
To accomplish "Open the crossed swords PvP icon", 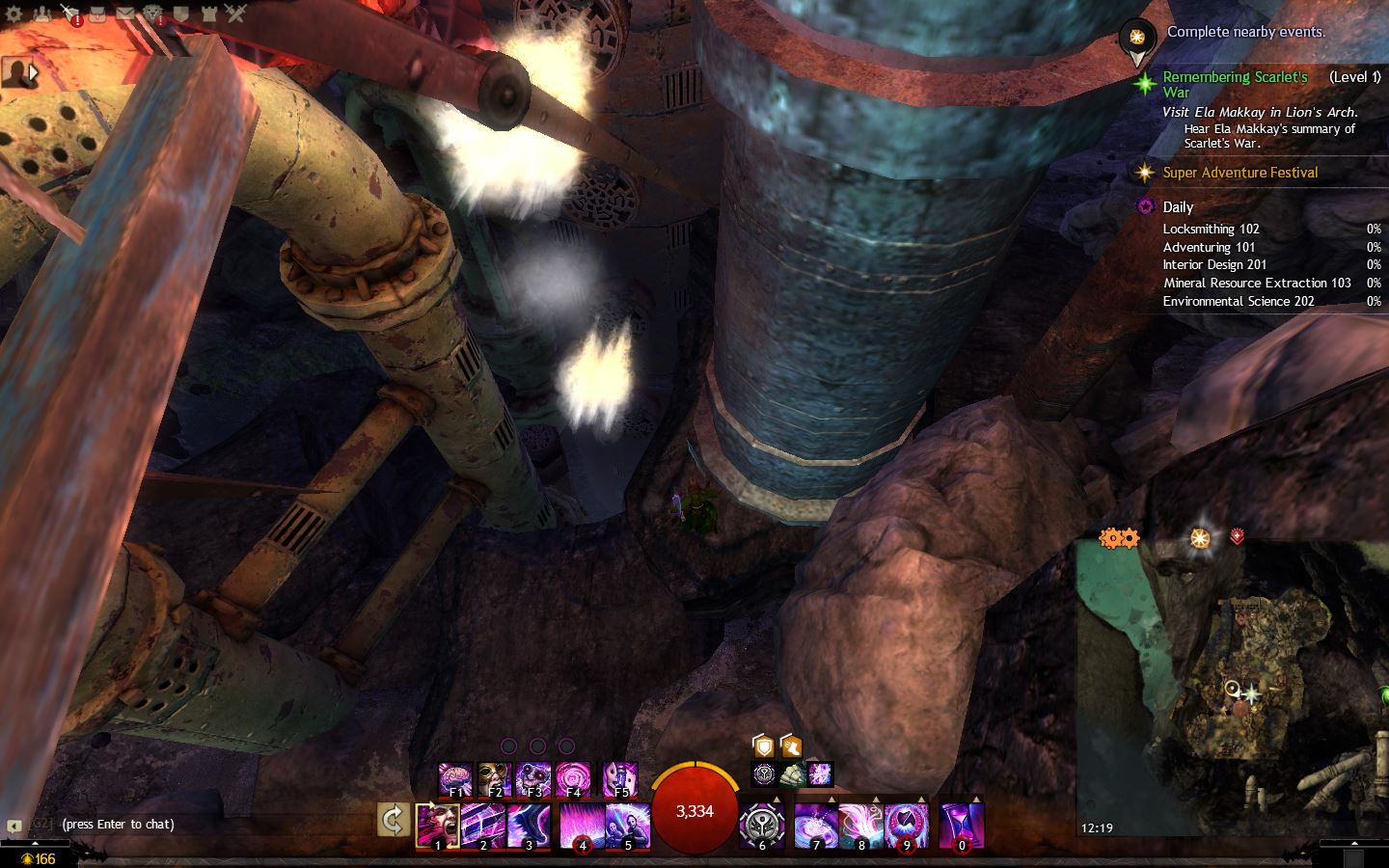I will 236,14.
